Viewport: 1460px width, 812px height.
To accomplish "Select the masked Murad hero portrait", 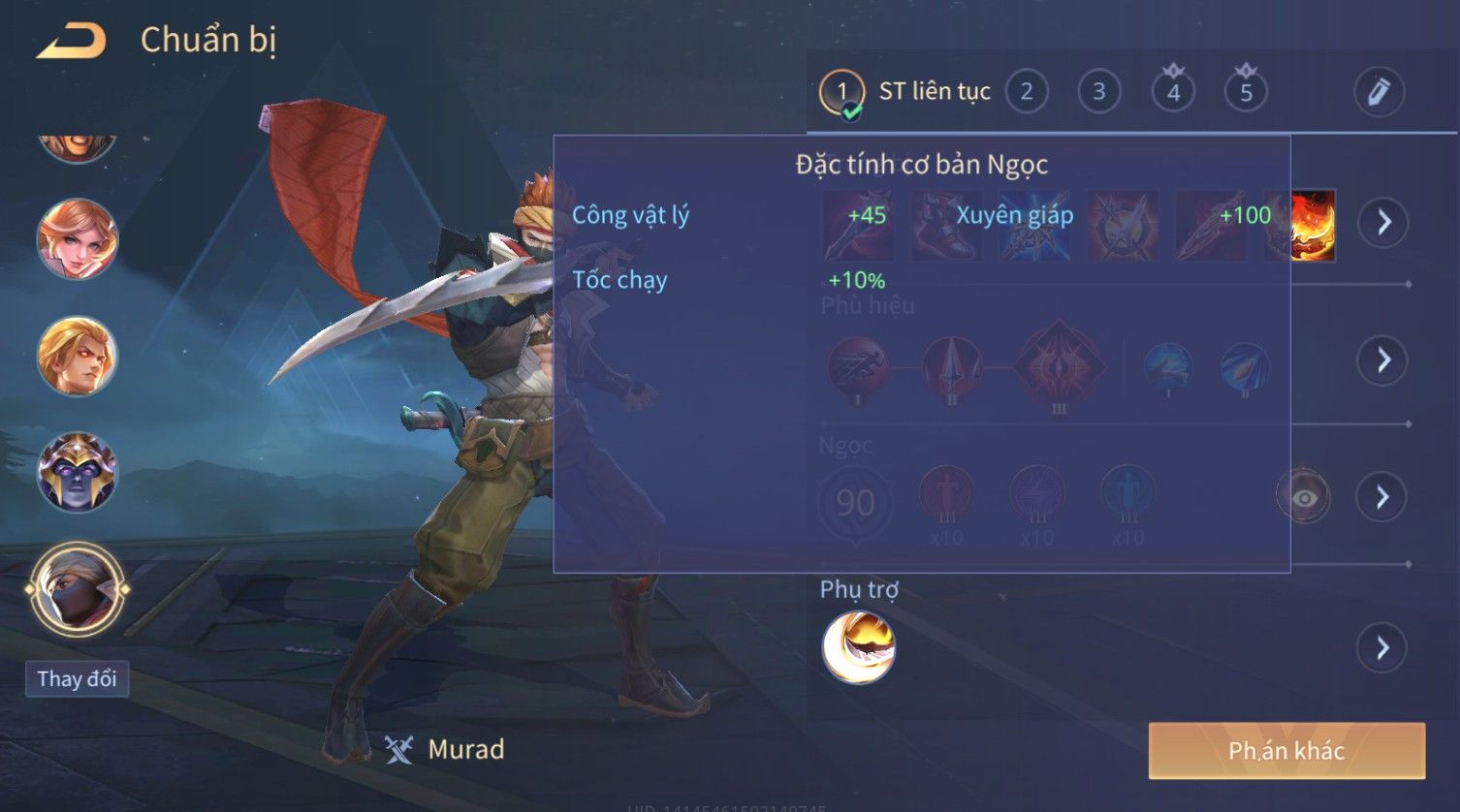I will [77, 588].
